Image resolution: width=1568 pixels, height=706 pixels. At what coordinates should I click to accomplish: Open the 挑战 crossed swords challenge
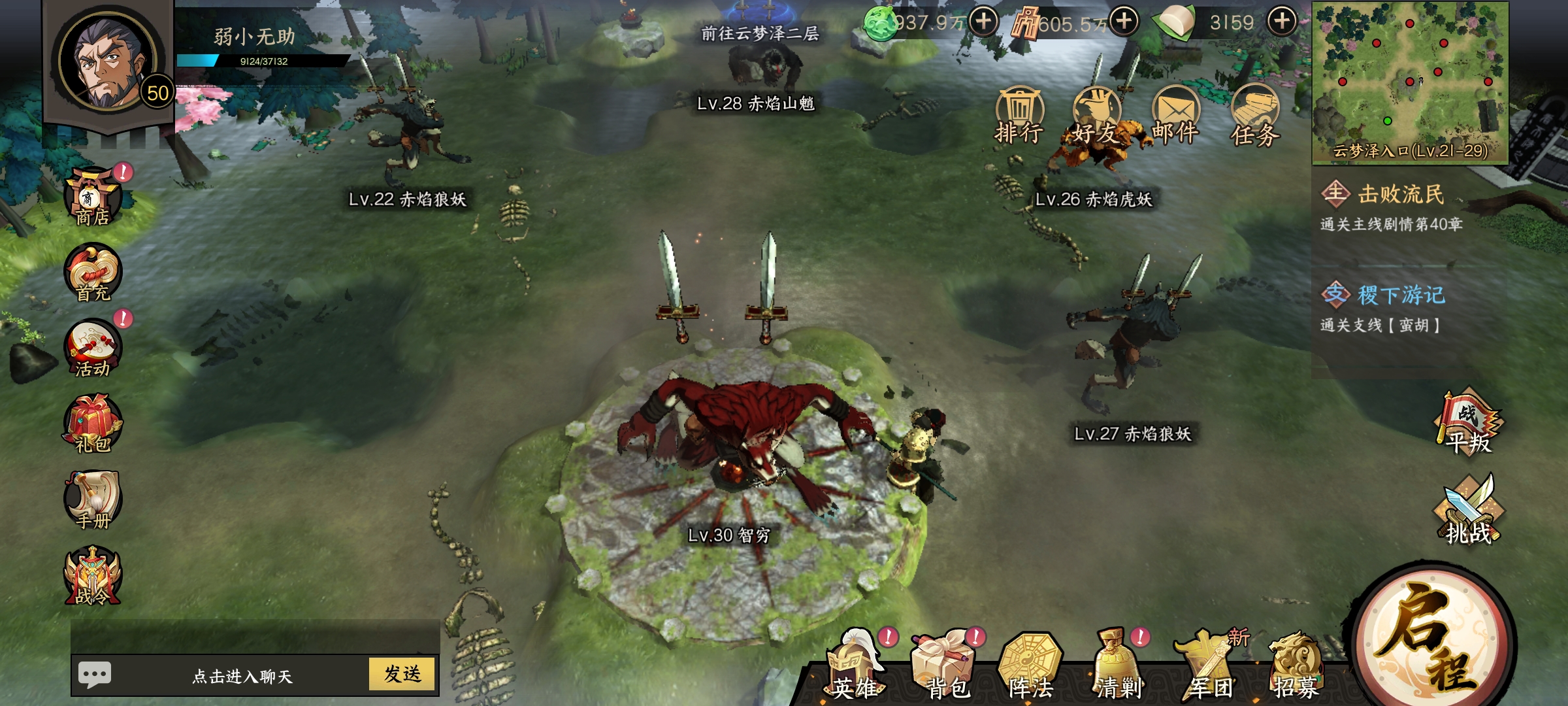point(1469,511)
